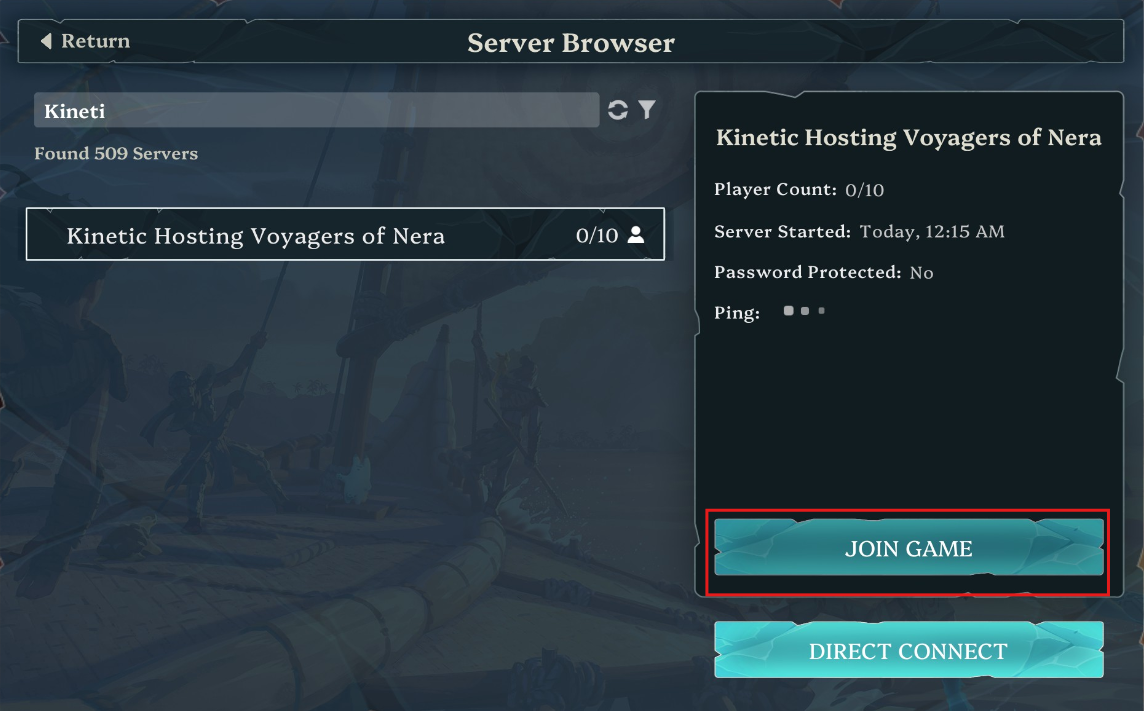1144x711 pixels.
Task: Focus the server search field
Action: [x=316, y=111]
